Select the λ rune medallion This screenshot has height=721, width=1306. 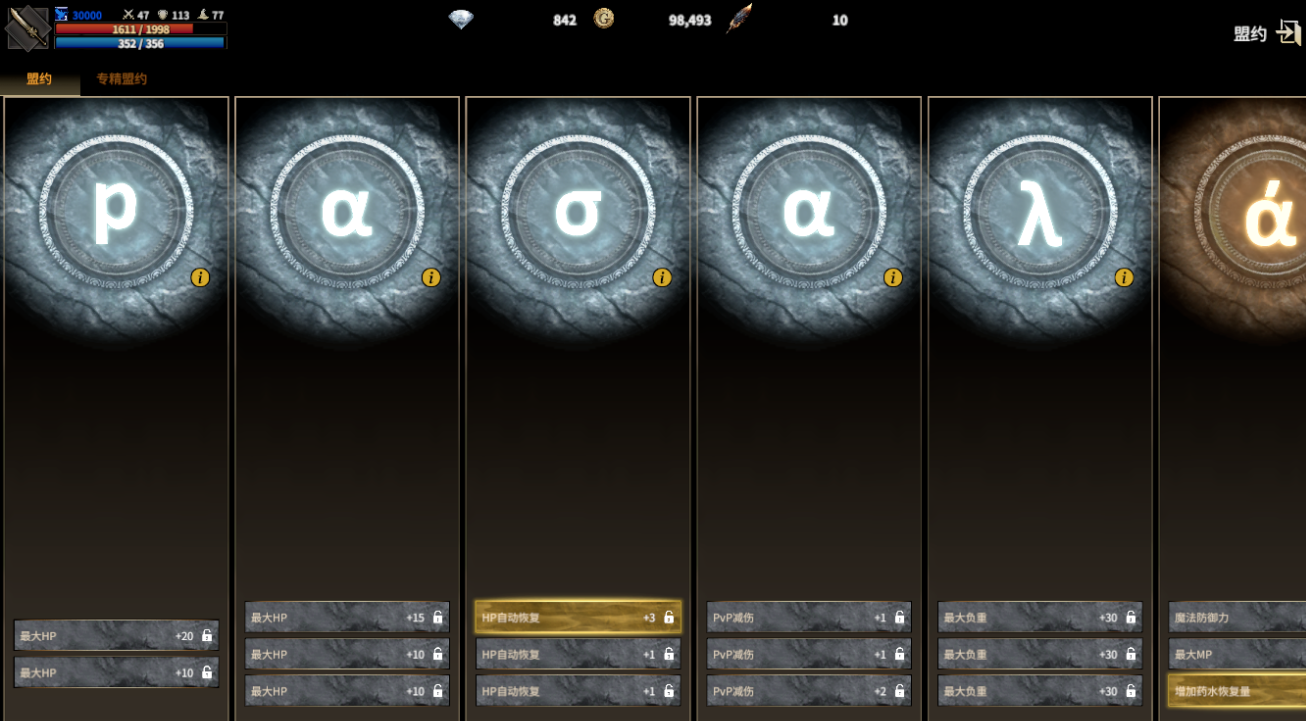coord(1040,212)
